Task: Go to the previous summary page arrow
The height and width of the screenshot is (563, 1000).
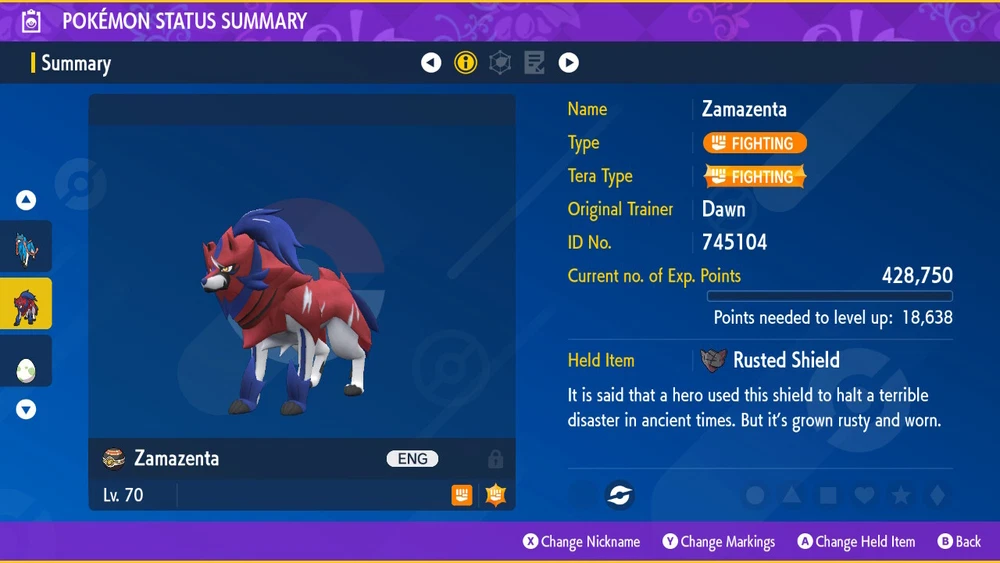Action: tap(431, 63)
